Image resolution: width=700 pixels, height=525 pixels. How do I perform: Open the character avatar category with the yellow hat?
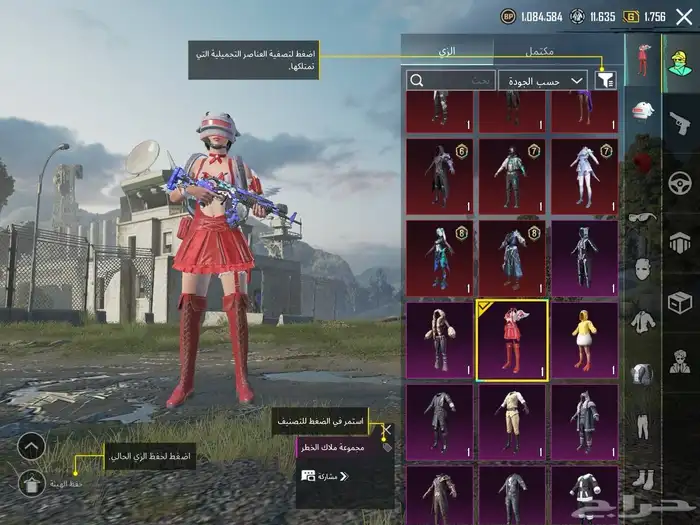pyautogui.click(x=681, y=62)
